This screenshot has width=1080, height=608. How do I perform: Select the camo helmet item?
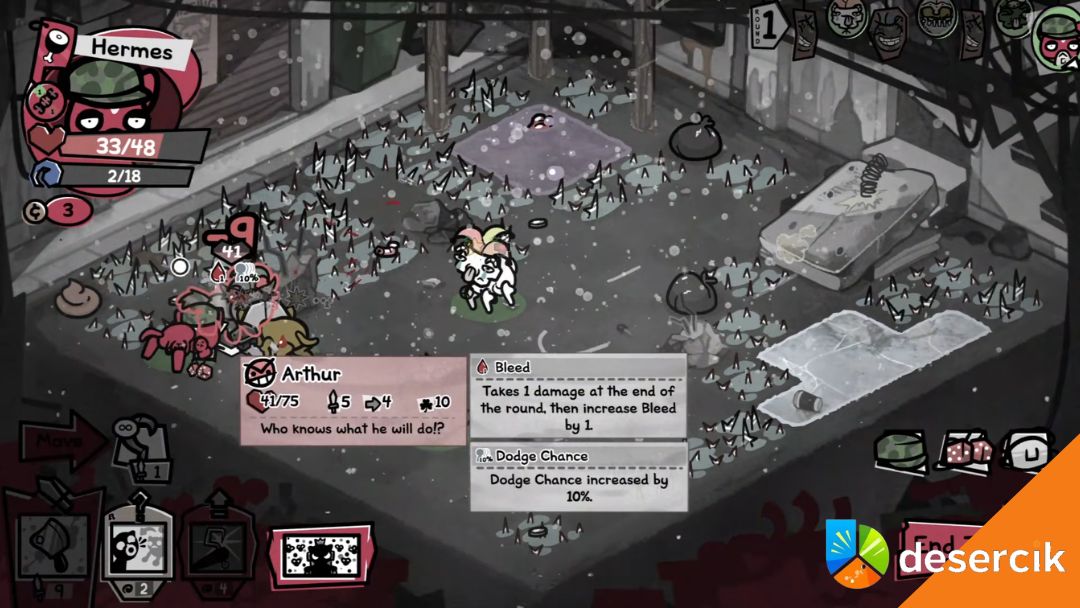pyautogui.click(x=899, y=451)
